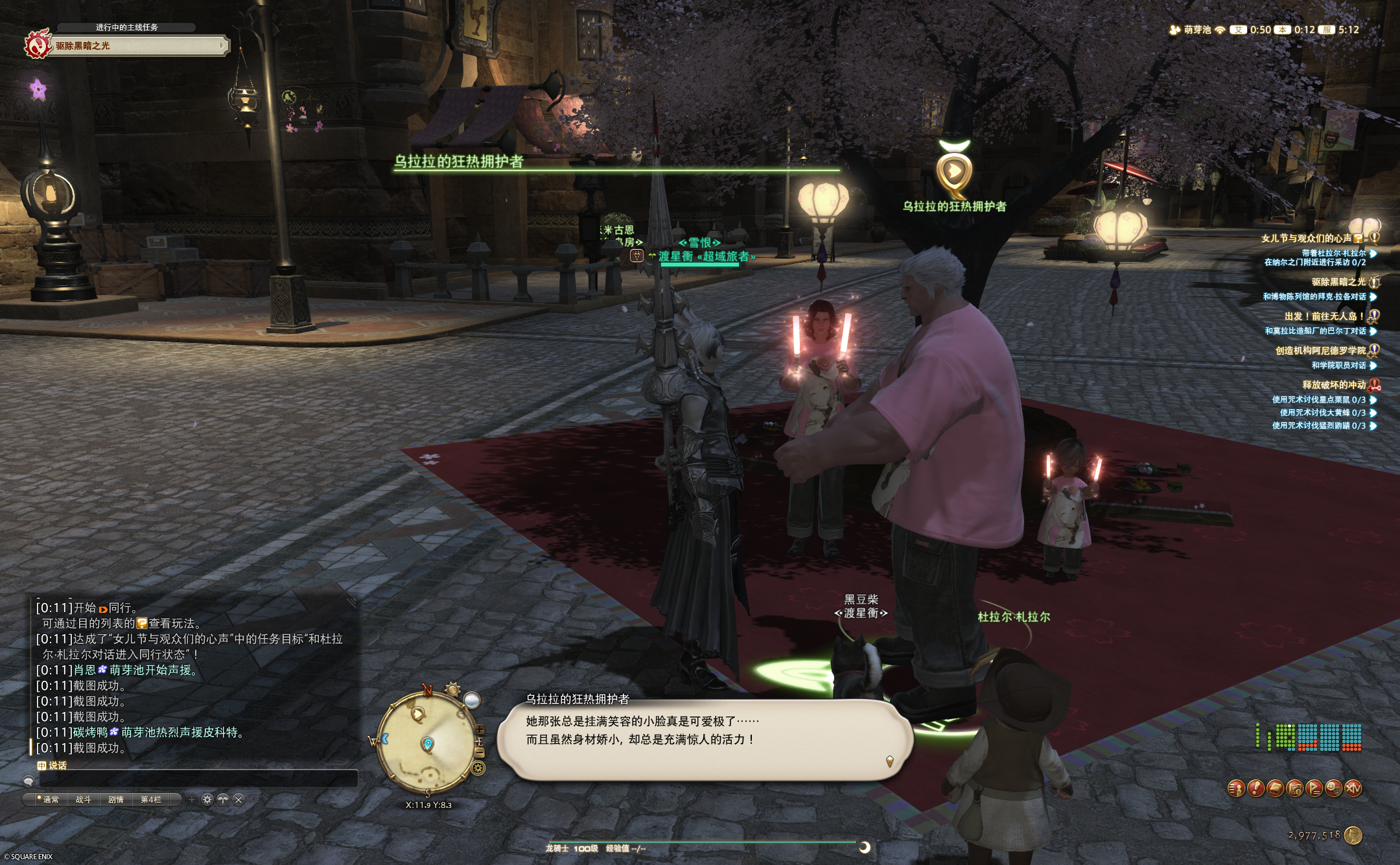This screenshot has height=865, width=1400.
Task: Switch to the 第4栏 chat tab
Action: click(x=151, y=800)
